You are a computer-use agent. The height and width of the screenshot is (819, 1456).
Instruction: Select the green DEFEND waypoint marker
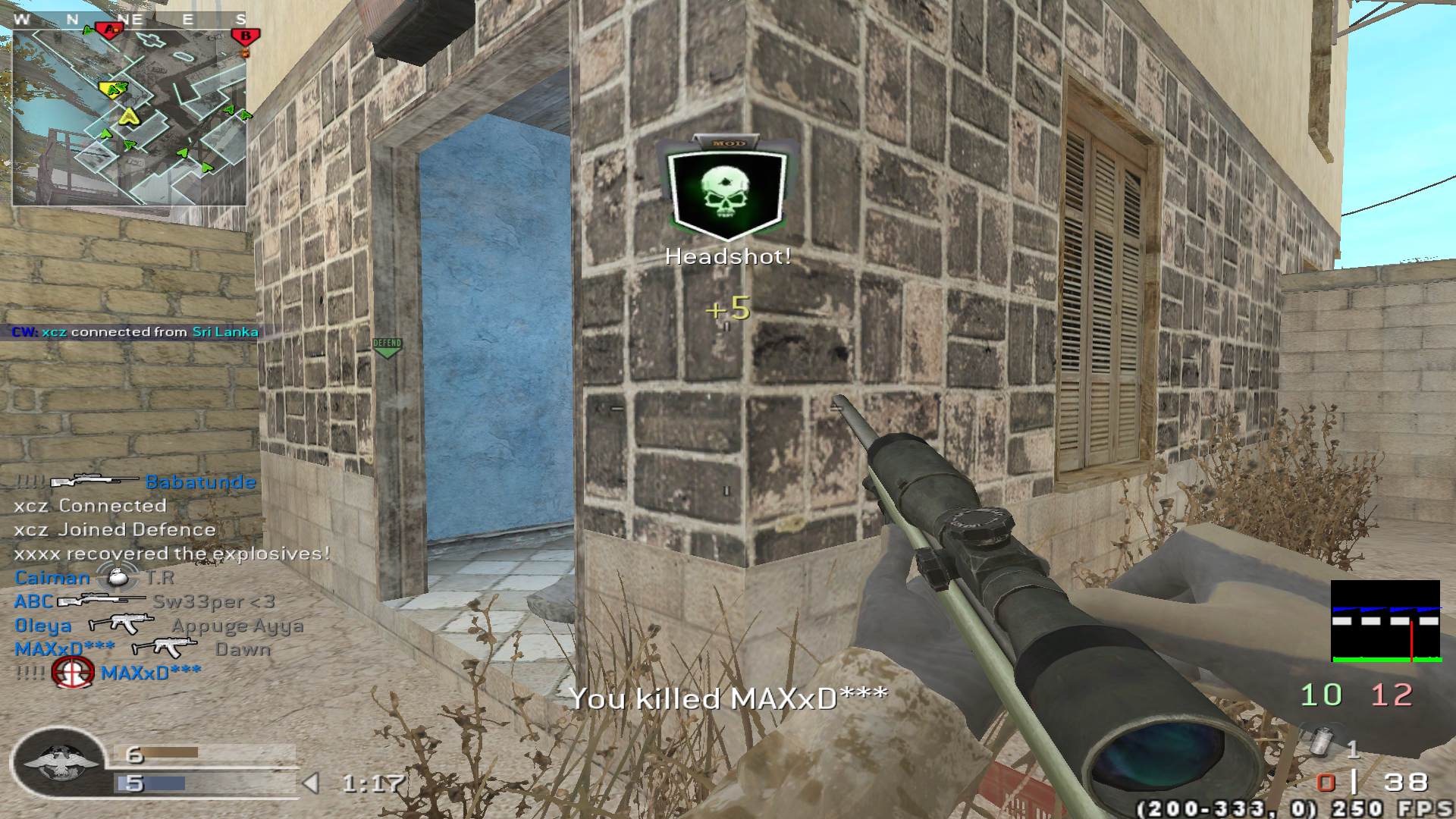click(387, 347)
